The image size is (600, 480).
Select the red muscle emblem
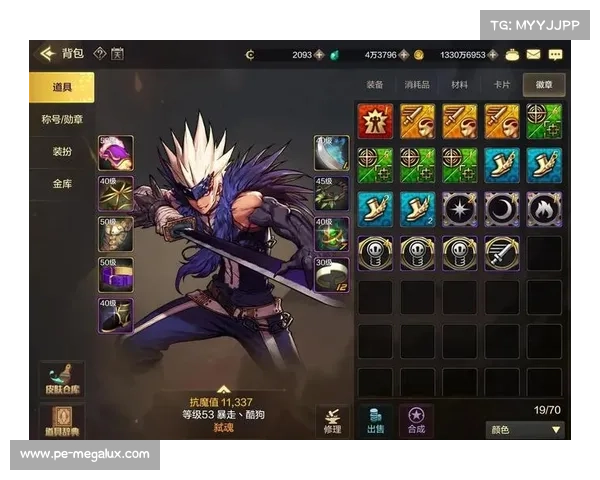pos(375,120)
